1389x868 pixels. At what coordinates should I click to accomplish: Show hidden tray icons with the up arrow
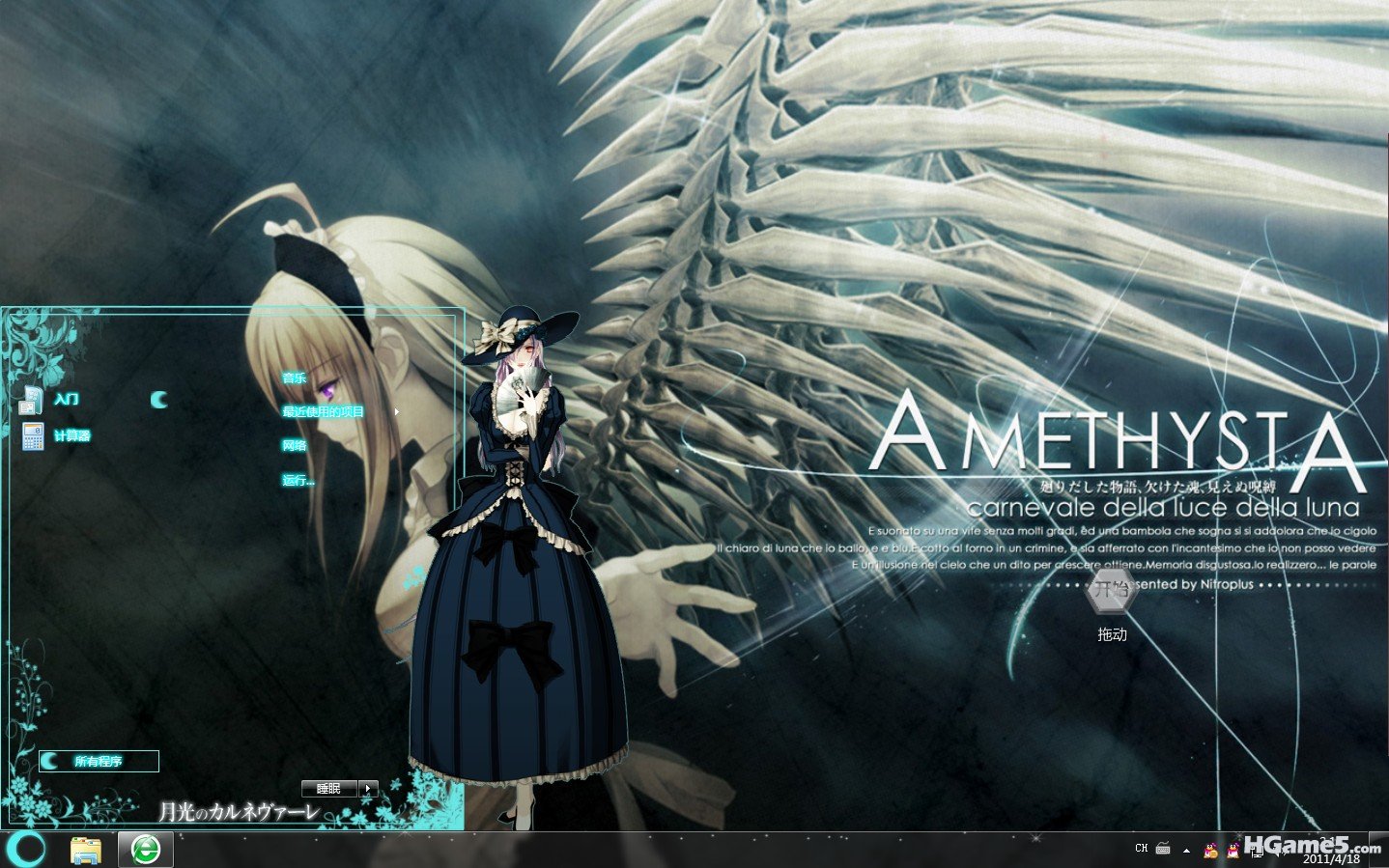(x=1186, y=850)
